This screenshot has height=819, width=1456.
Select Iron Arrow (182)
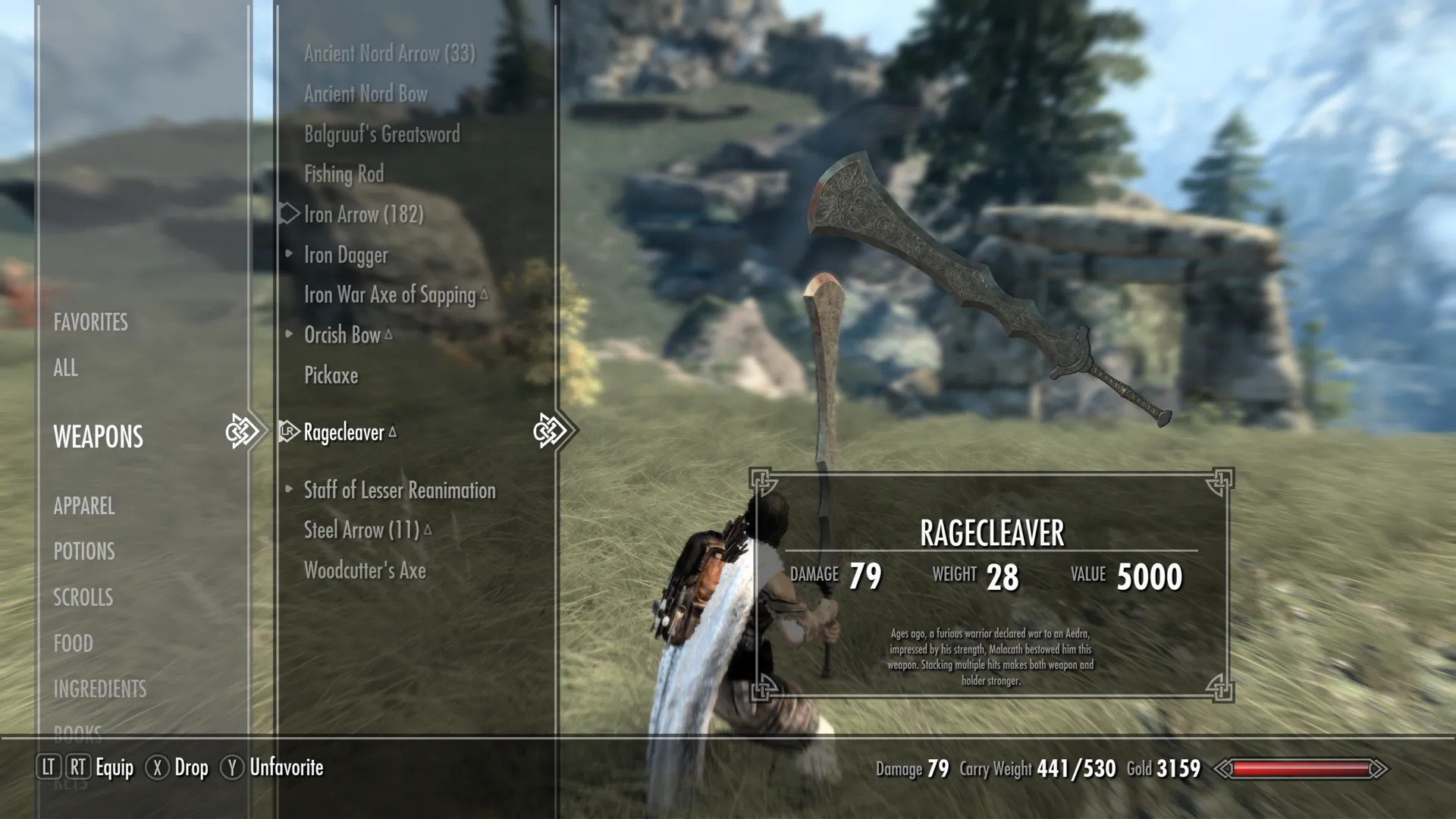pos(363,215)
